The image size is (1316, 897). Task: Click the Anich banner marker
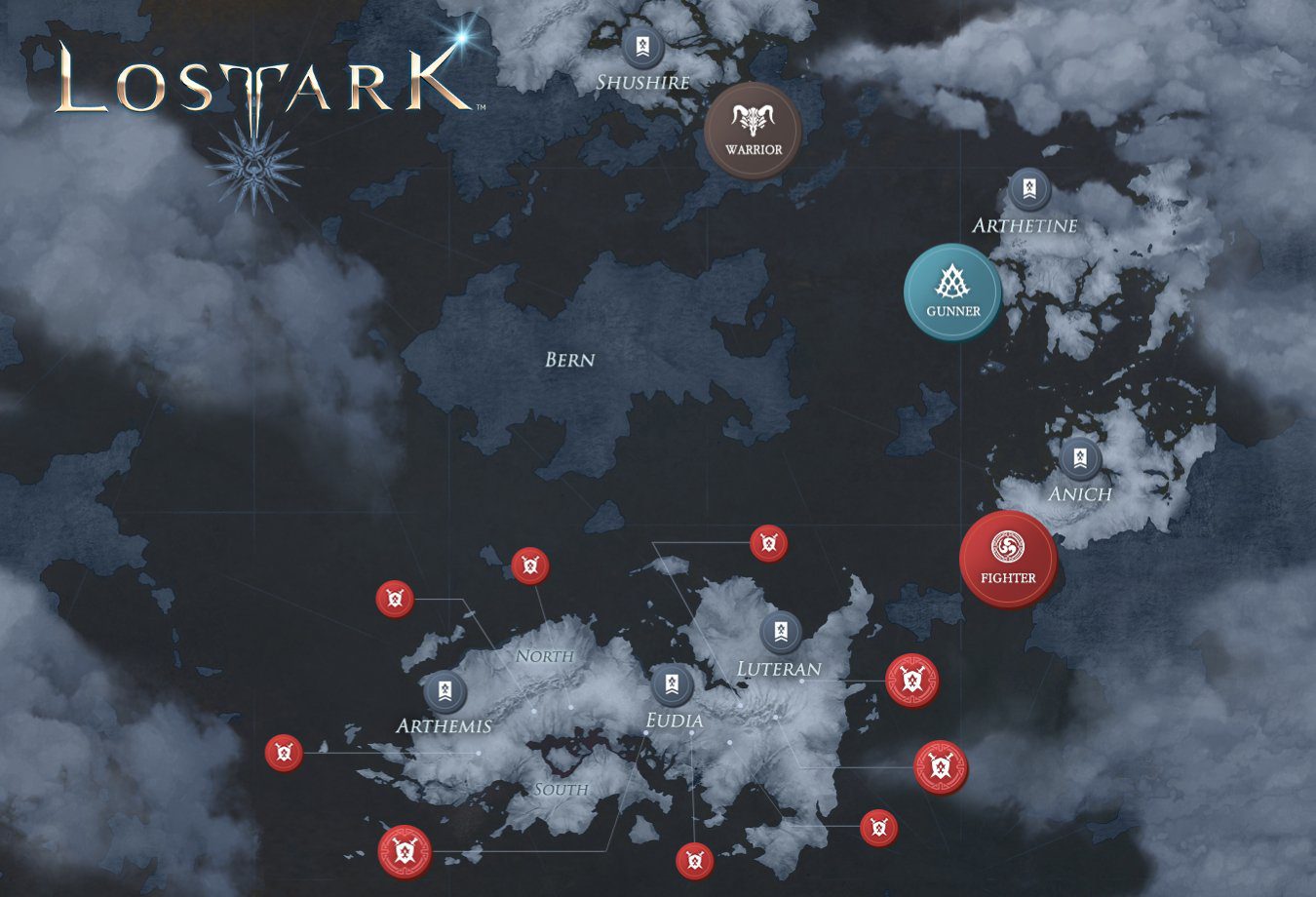(x=1078, y=457)
